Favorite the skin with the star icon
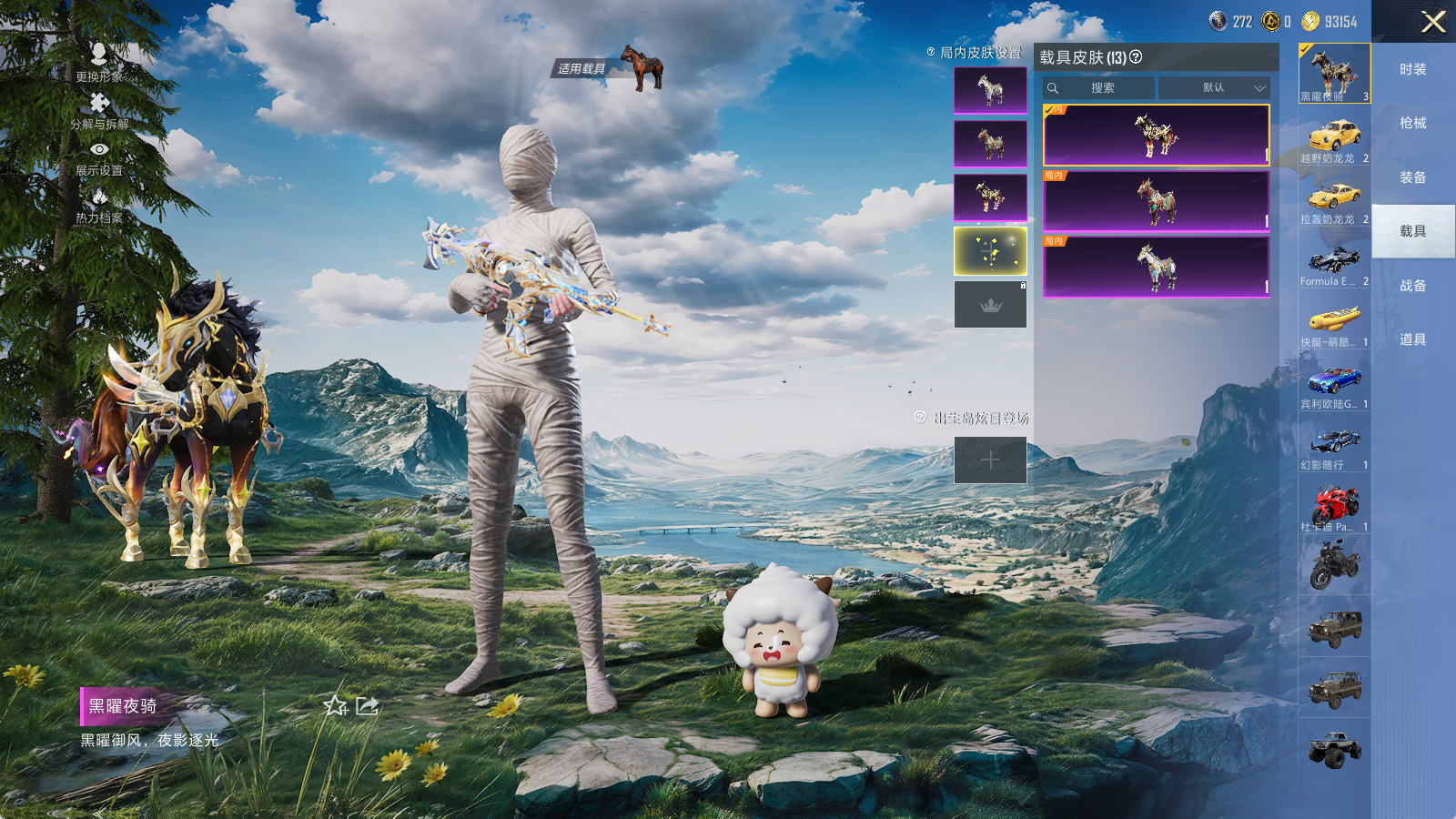Image resolution: width=1456 pixels, height=819 pixels. (x=335, y=705)
